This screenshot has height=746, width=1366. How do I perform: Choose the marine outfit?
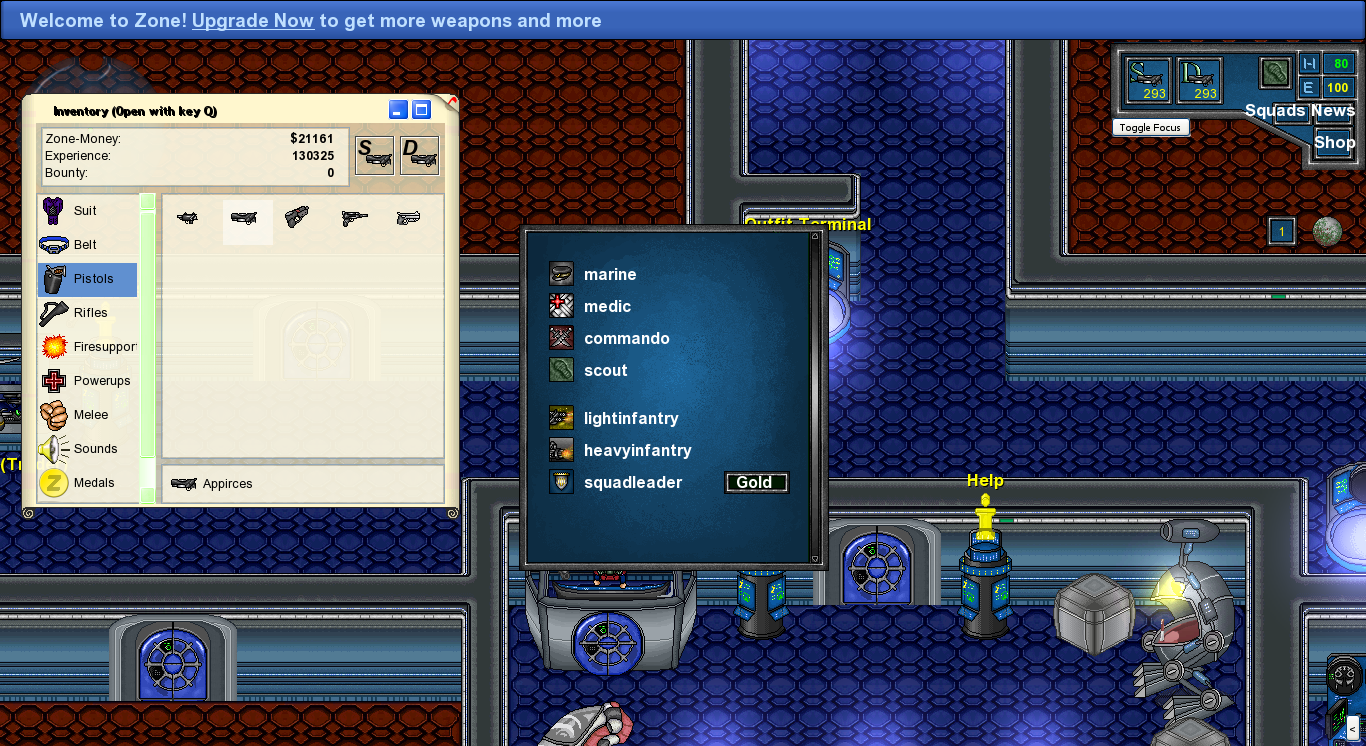(610, 275)
